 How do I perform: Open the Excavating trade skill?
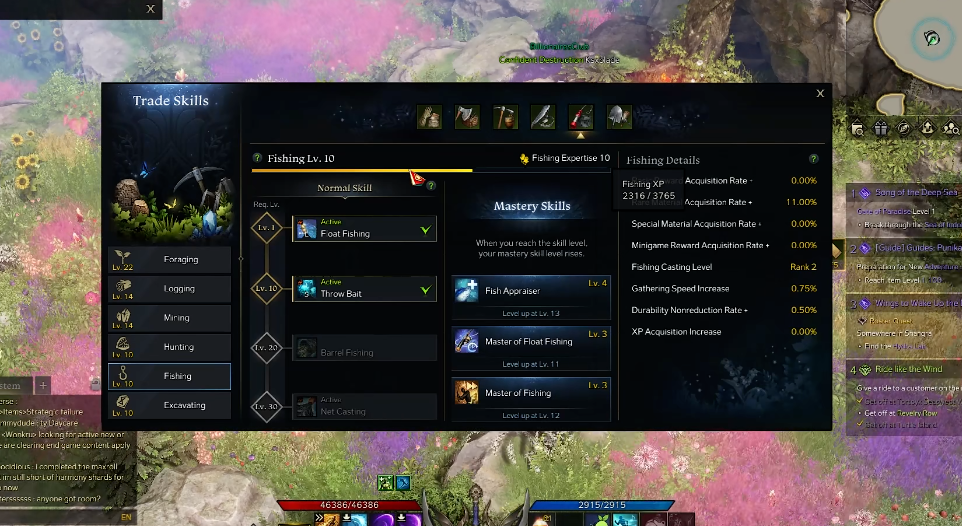170,405
